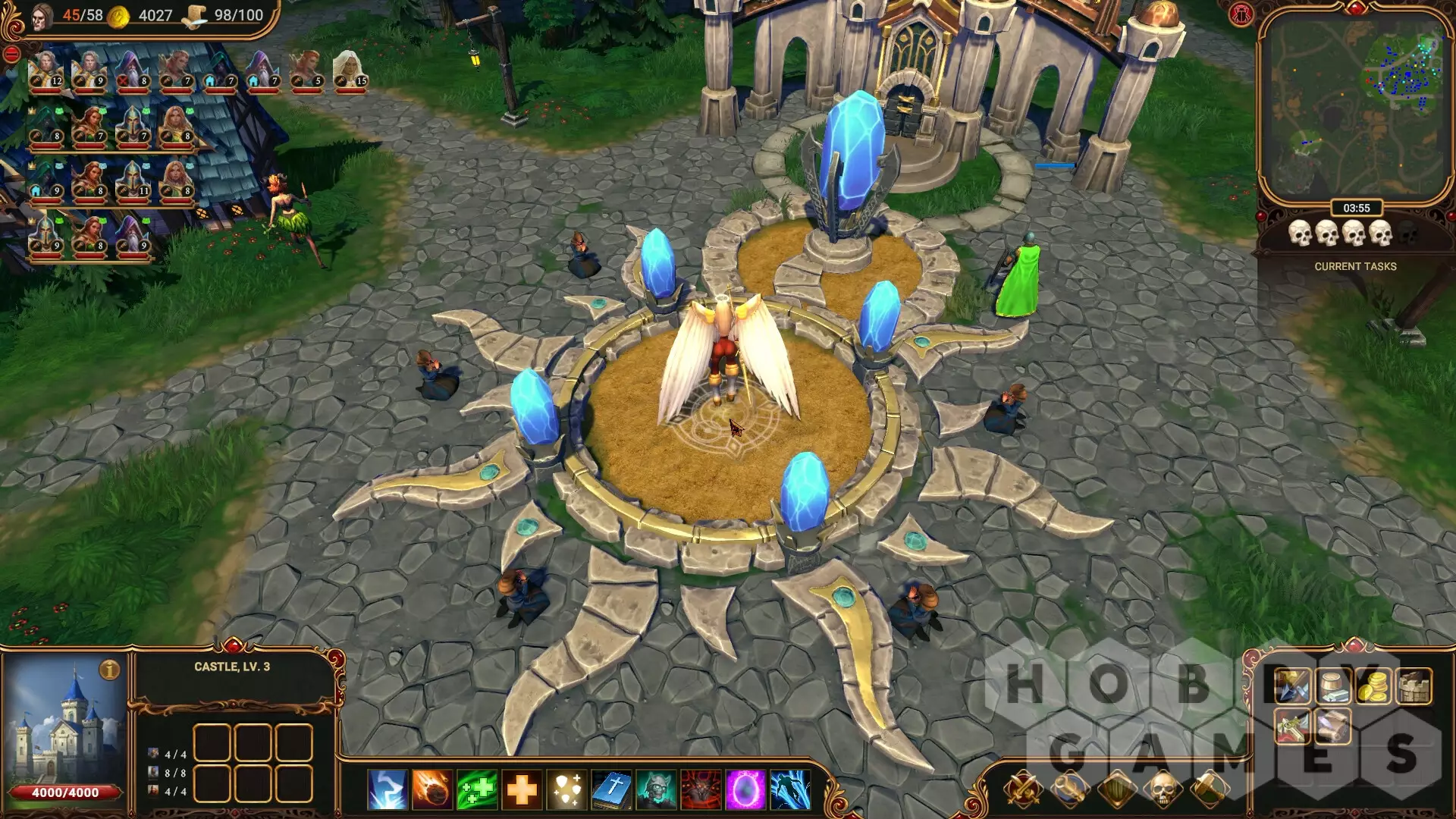The image size is (1456, 819).
Task: Collapse hero list with red minus button
Action: point(11,54)
